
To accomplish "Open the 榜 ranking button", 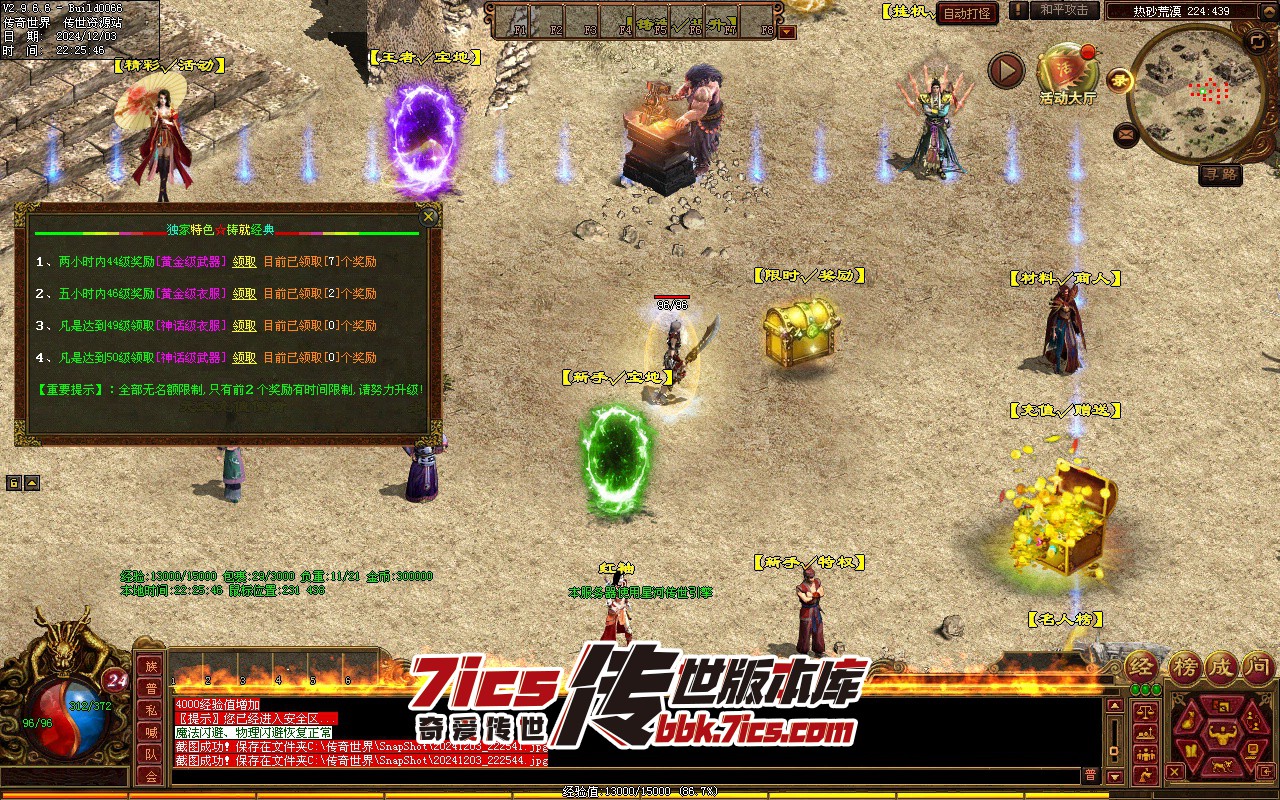I will [x=1185, y=668].
